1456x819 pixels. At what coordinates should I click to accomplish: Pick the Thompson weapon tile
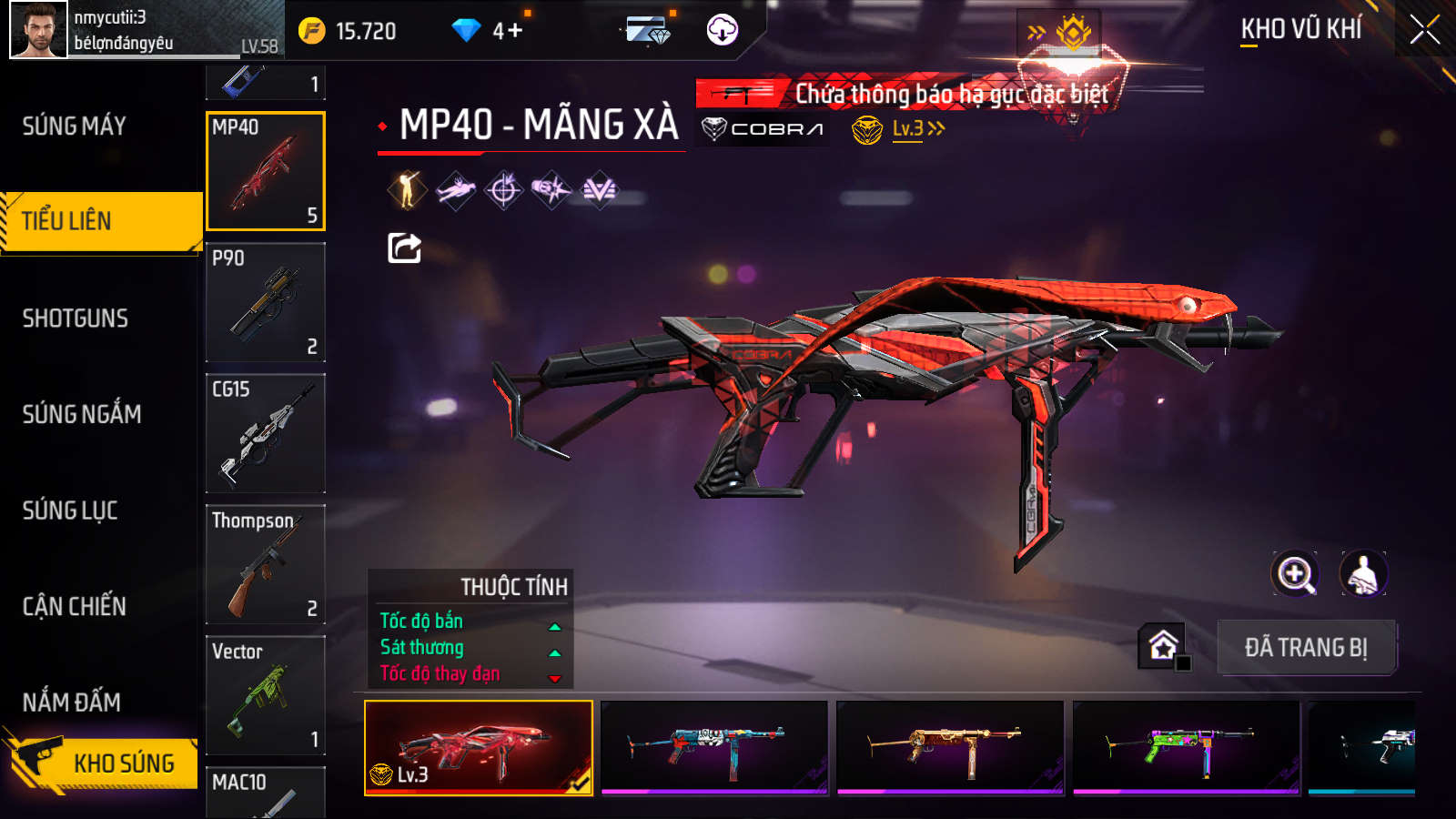tap(266, 564)
